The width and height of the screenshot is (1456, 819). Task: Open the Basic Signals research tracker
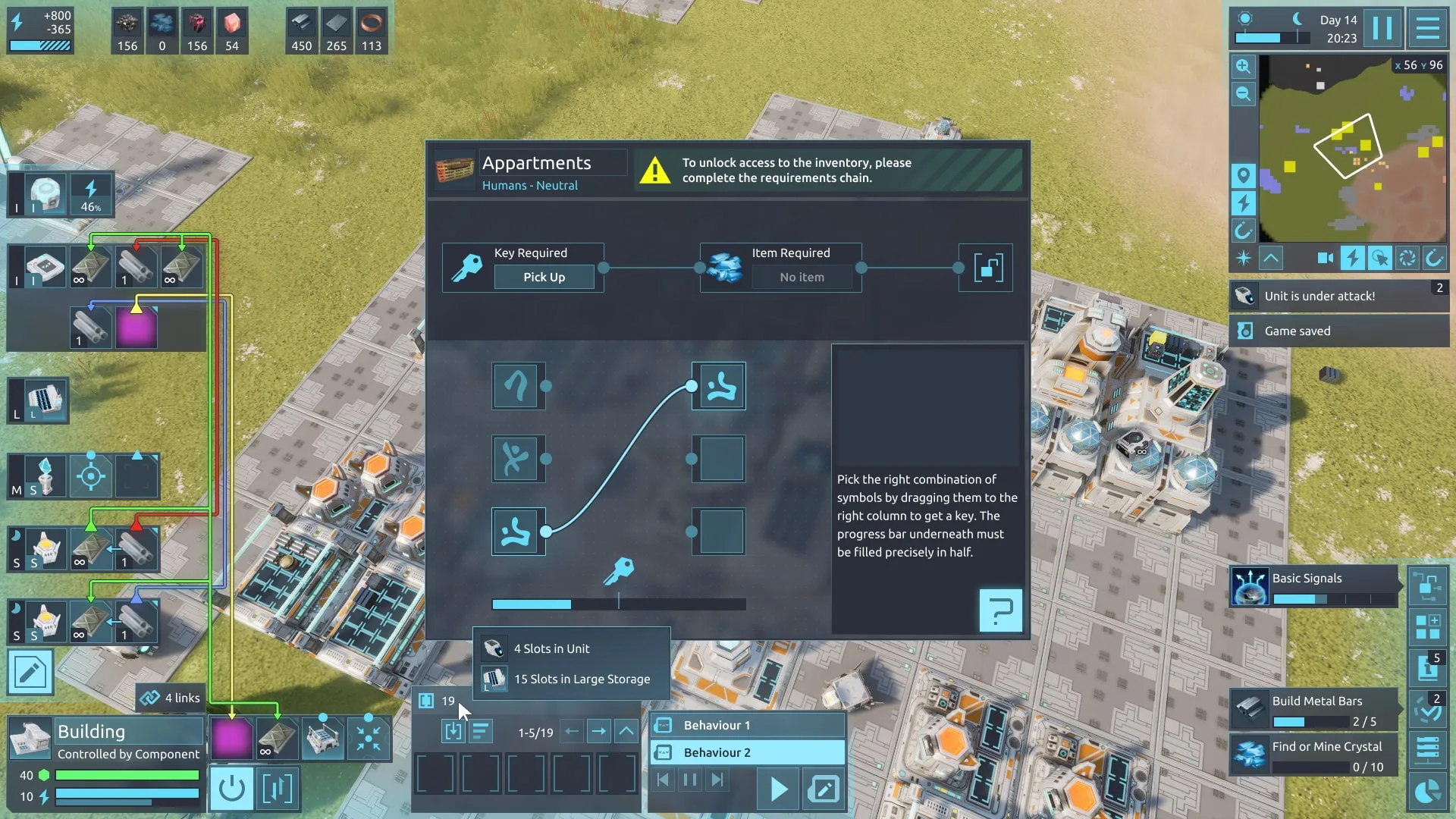click(x=1313, y=587)
